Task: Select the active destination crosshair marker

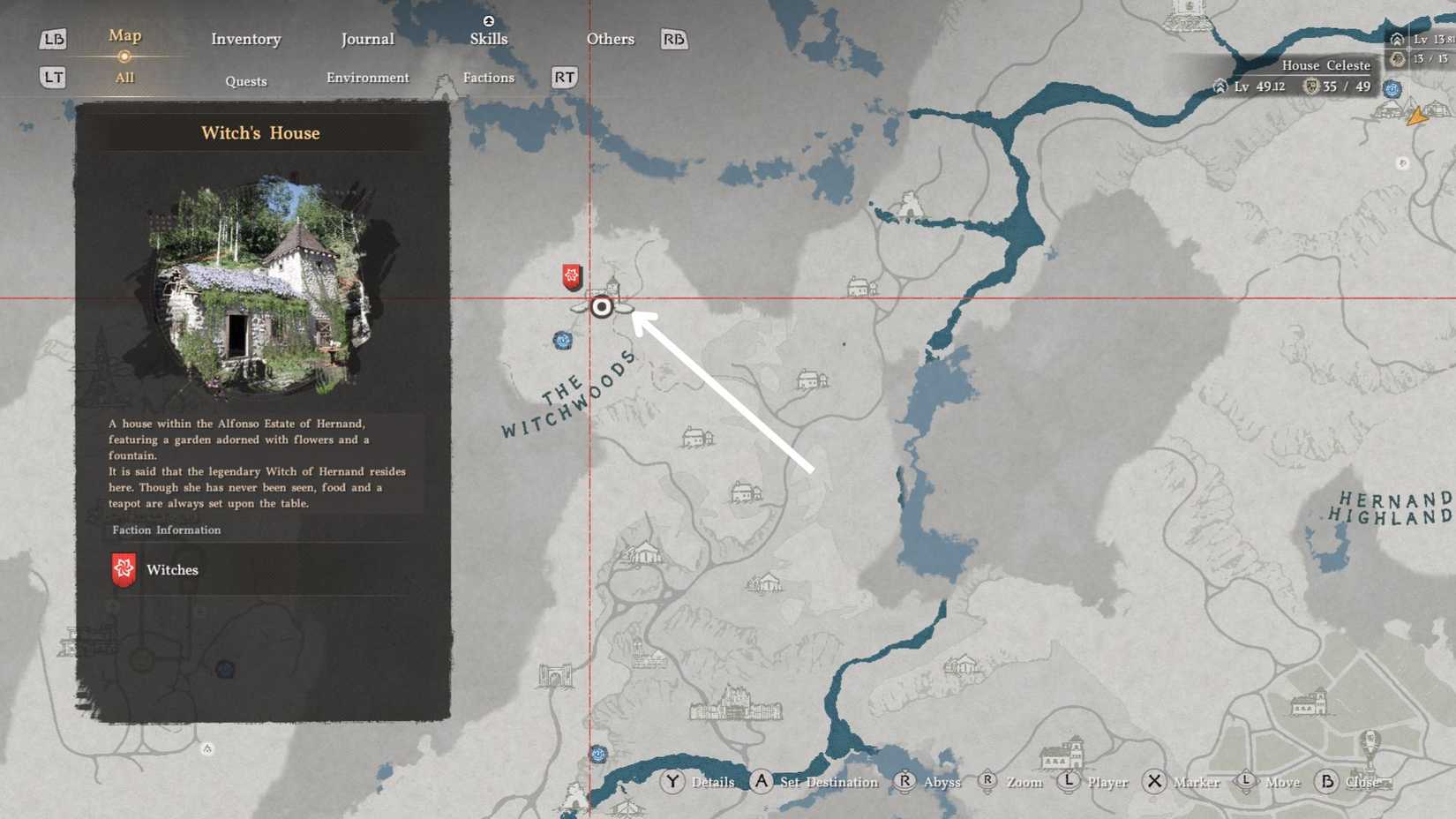Action: pos(602,307)
